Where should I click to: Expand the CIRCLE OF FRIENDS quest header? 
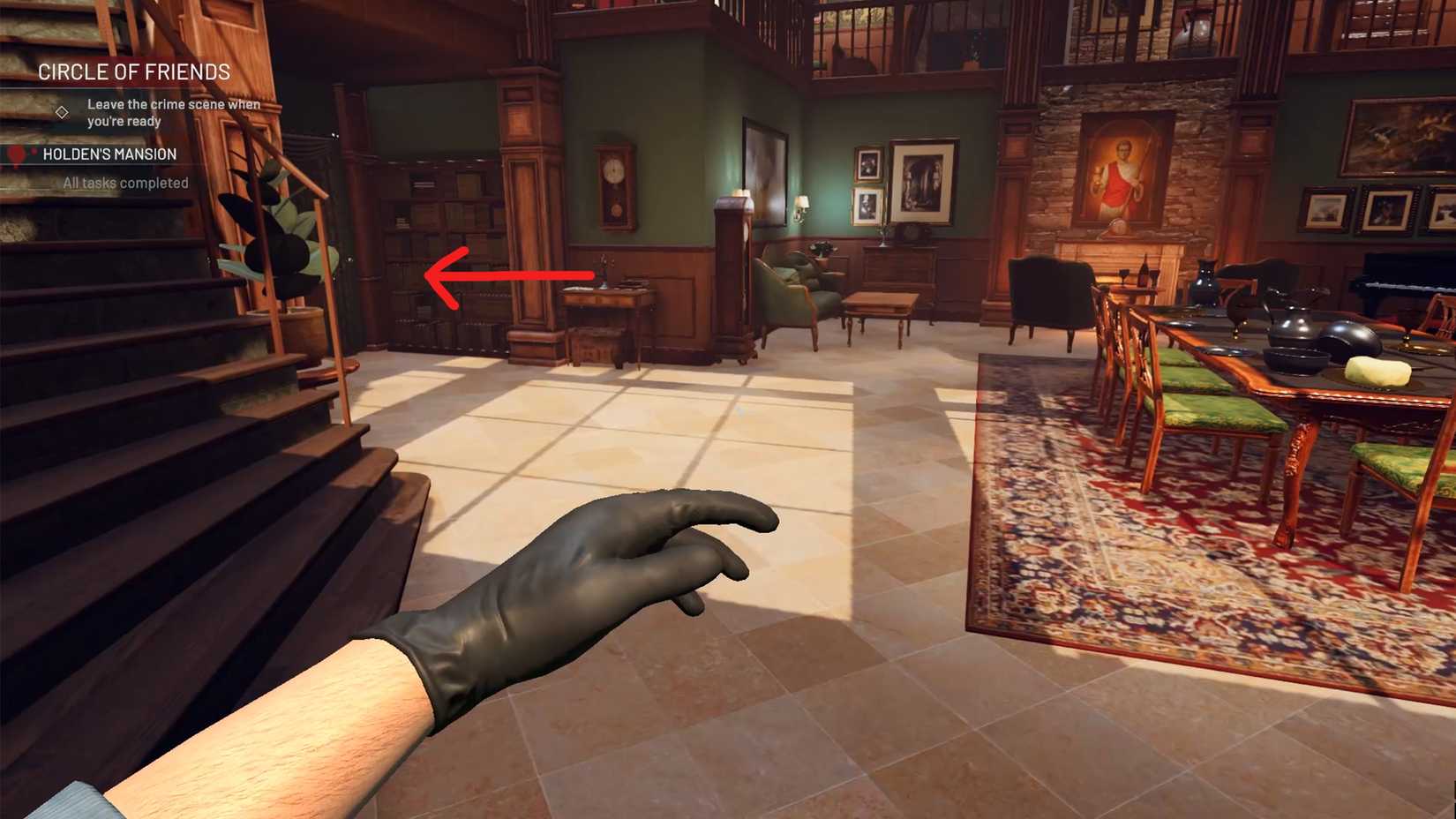point(133,71)
